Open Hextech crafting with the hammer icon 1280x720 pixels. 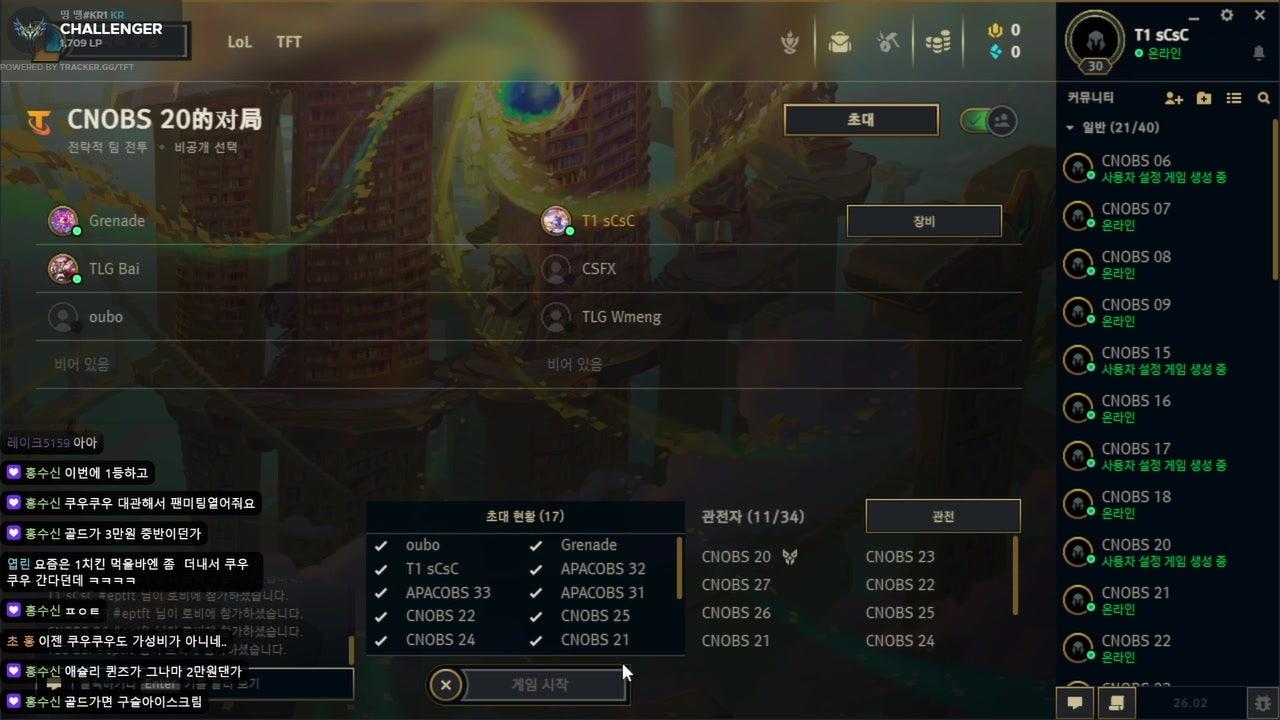coord(889,42)
